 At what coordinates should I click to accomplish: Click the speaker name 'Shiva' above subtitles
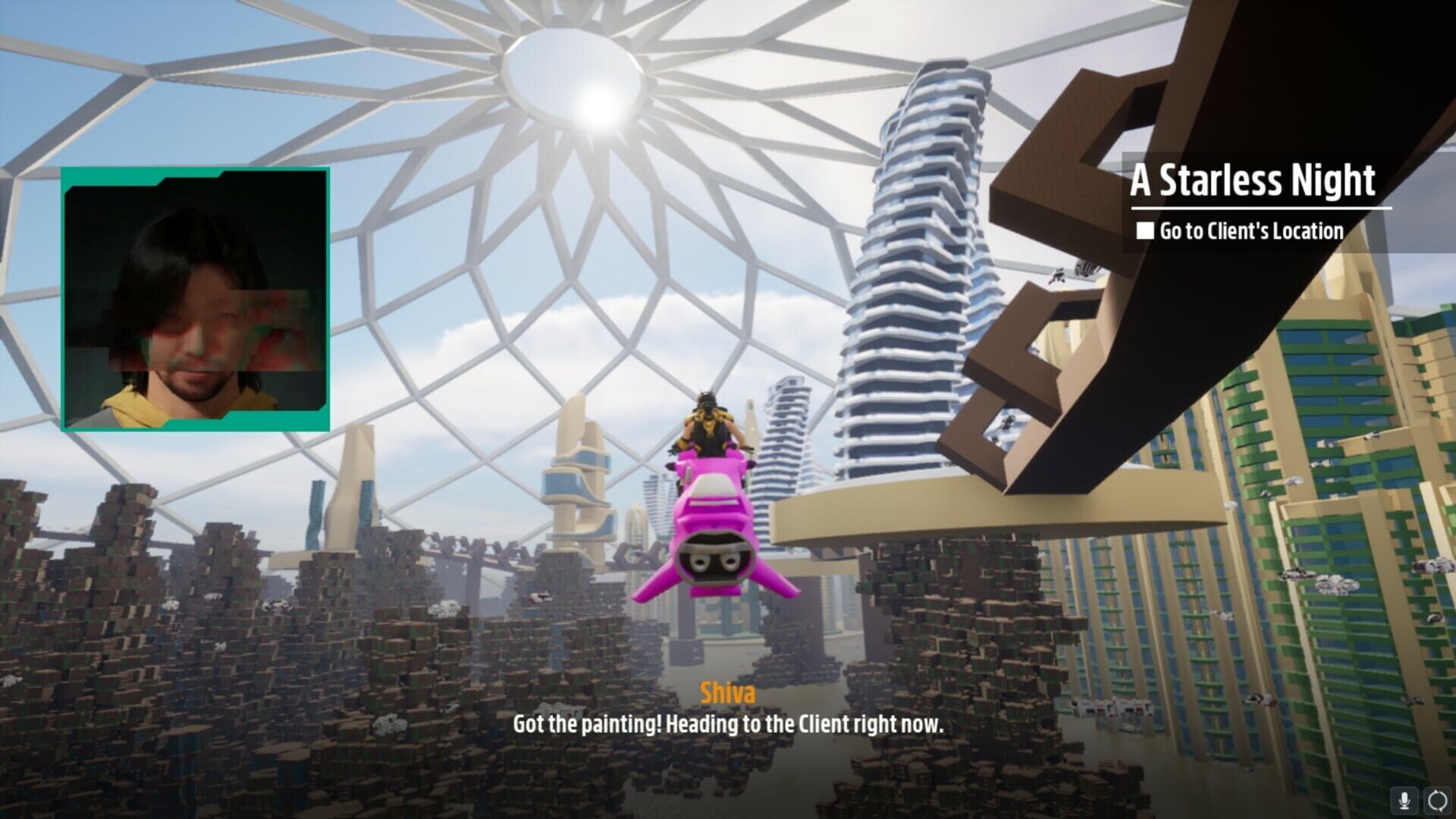726,692
